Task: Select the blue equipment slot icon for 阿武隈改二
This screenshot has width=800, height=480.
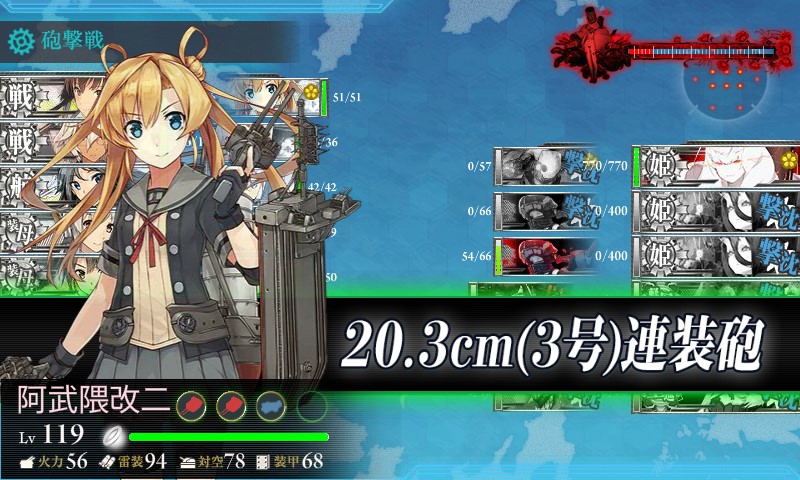Action: [x=268, y=405]
